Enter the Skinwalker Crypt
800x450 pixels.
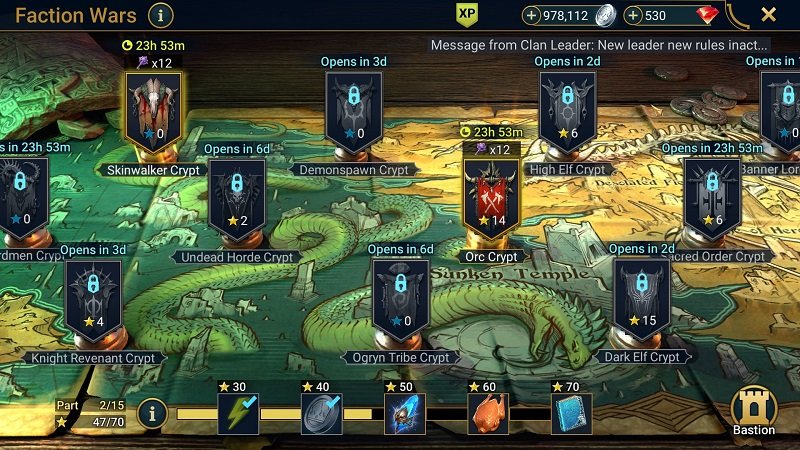pos(154,112)
